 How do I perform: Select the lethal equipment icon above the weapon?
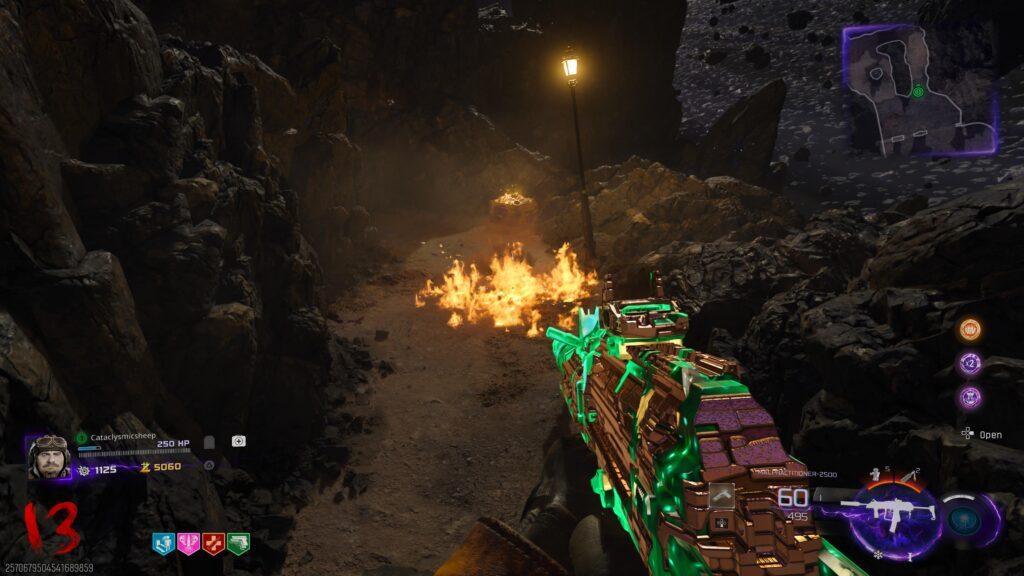tap(909, 473)
